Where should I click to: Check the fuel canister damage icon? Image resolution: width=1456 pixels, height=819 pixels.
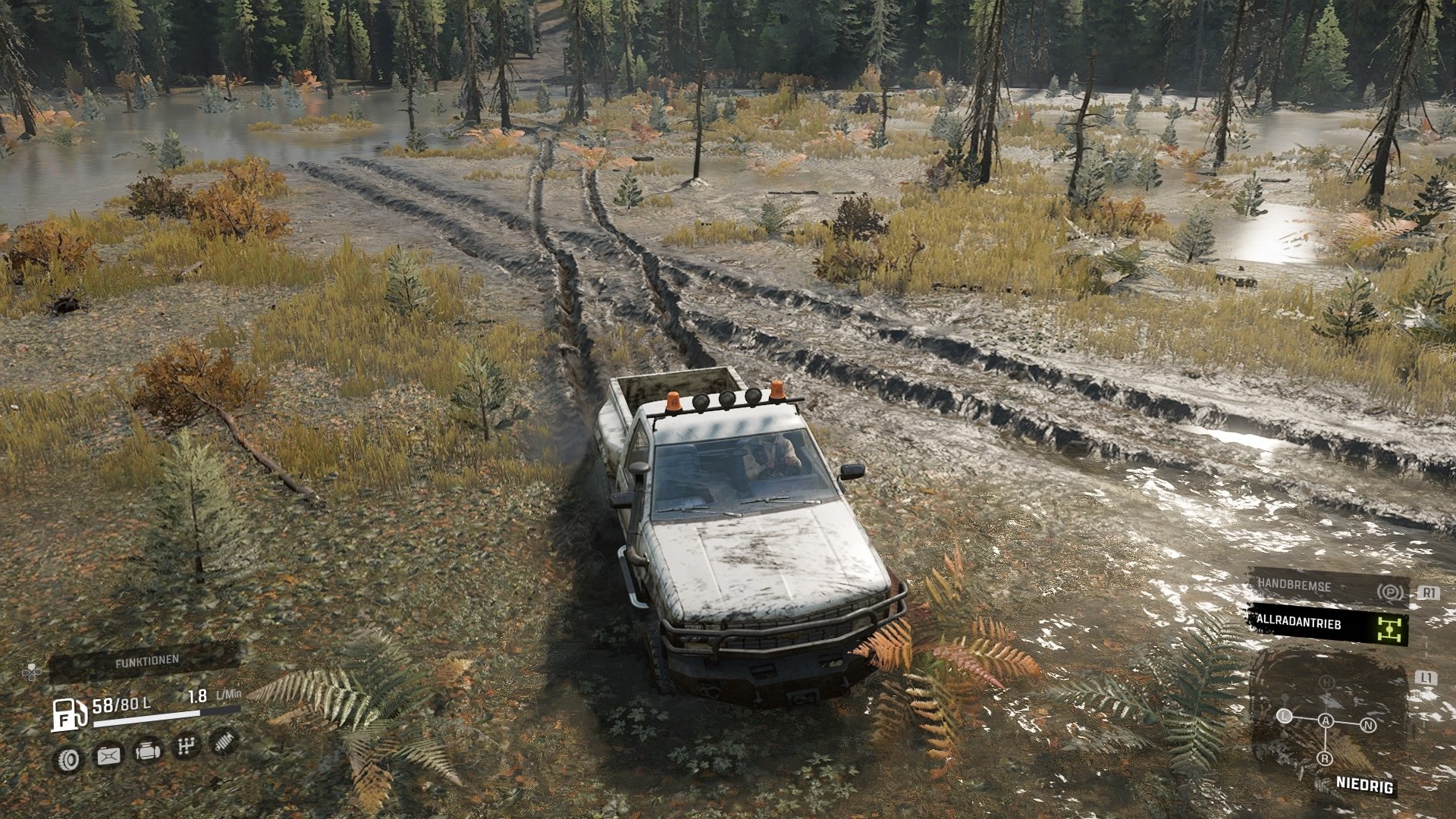(x=108, y=755)
